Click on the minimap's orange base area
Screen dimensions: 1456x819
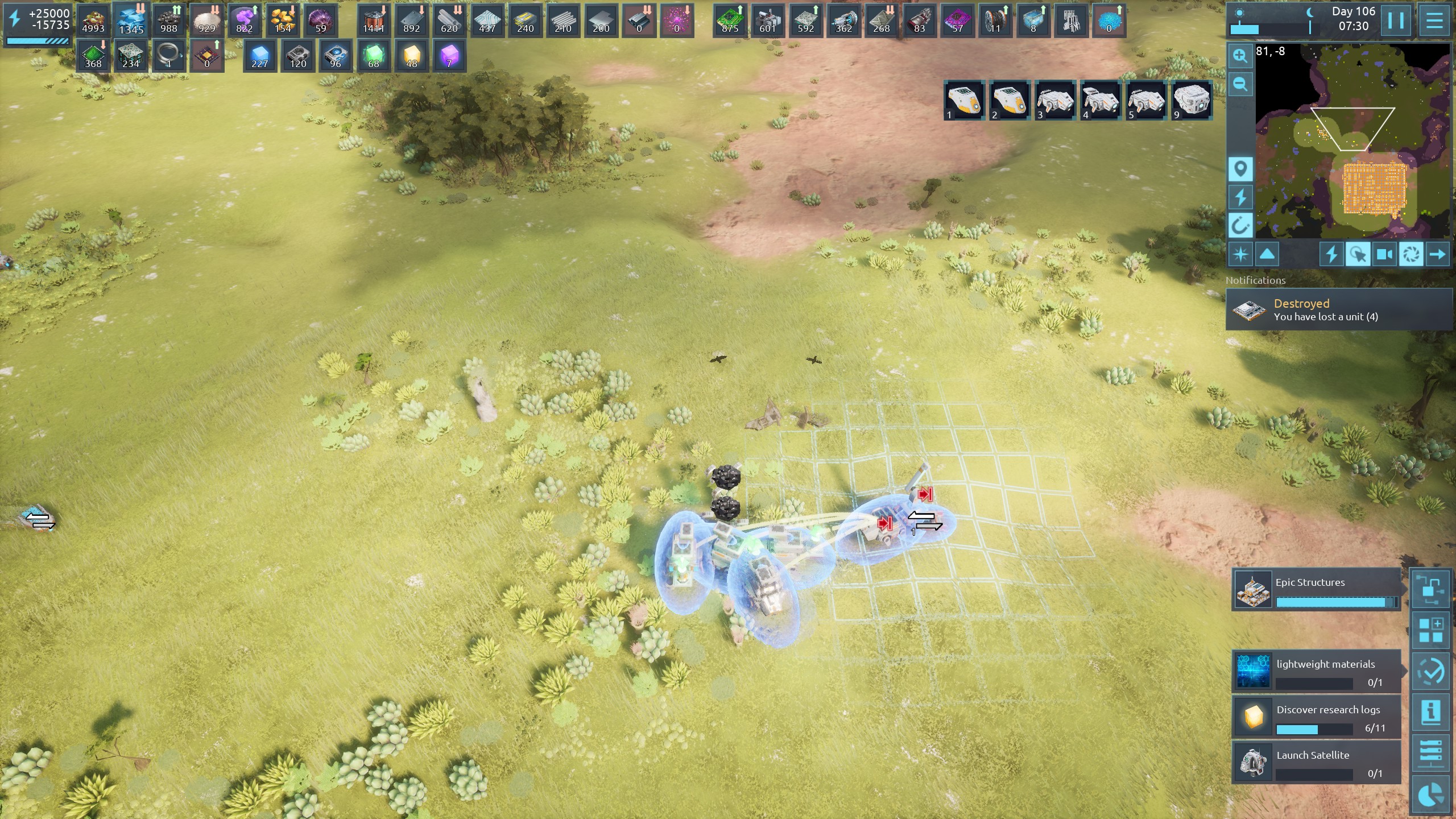point(1374,189)
